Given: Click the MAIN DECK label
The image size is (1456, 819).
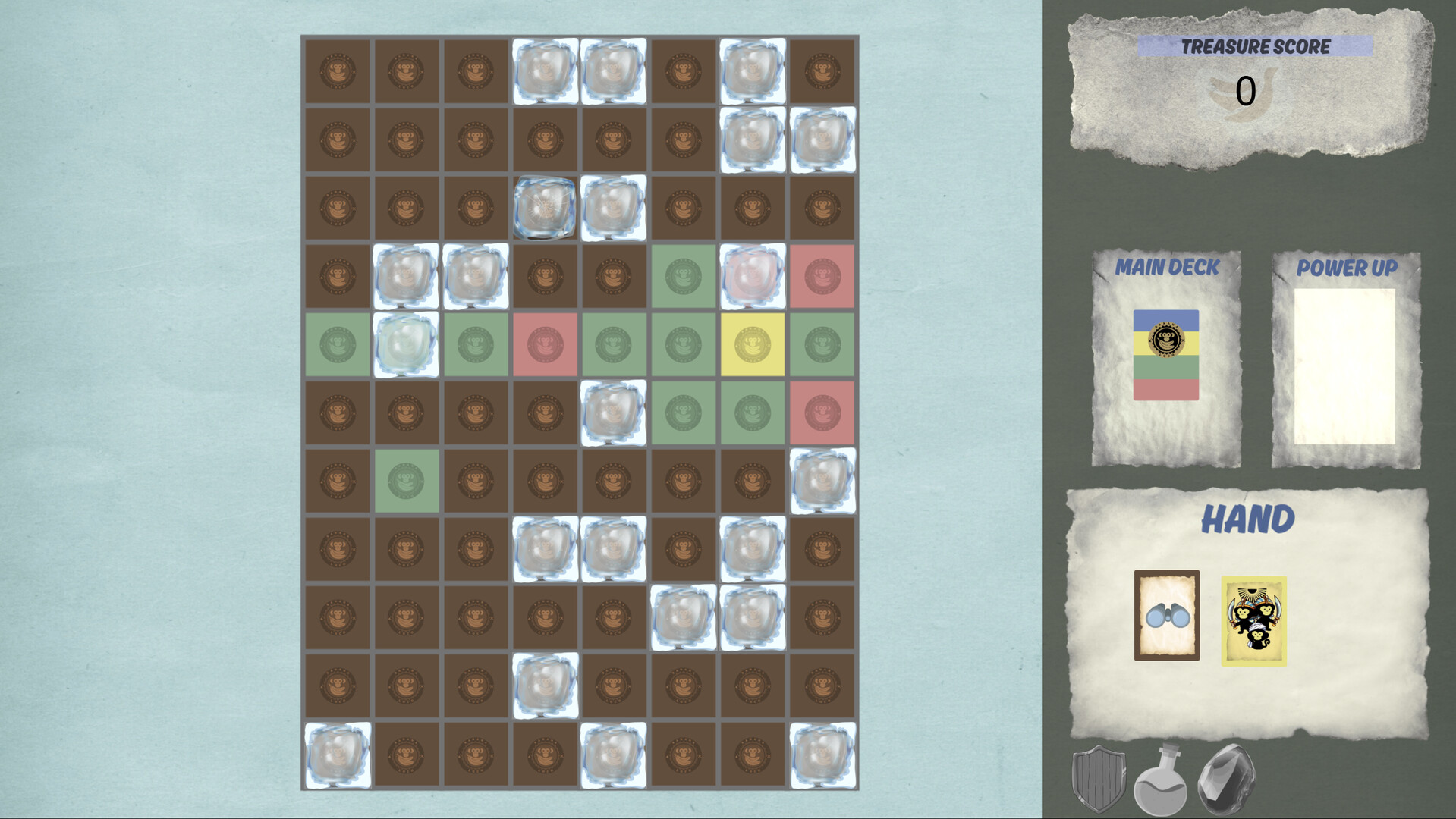Looking at the screenshot, I should 1168,267.
